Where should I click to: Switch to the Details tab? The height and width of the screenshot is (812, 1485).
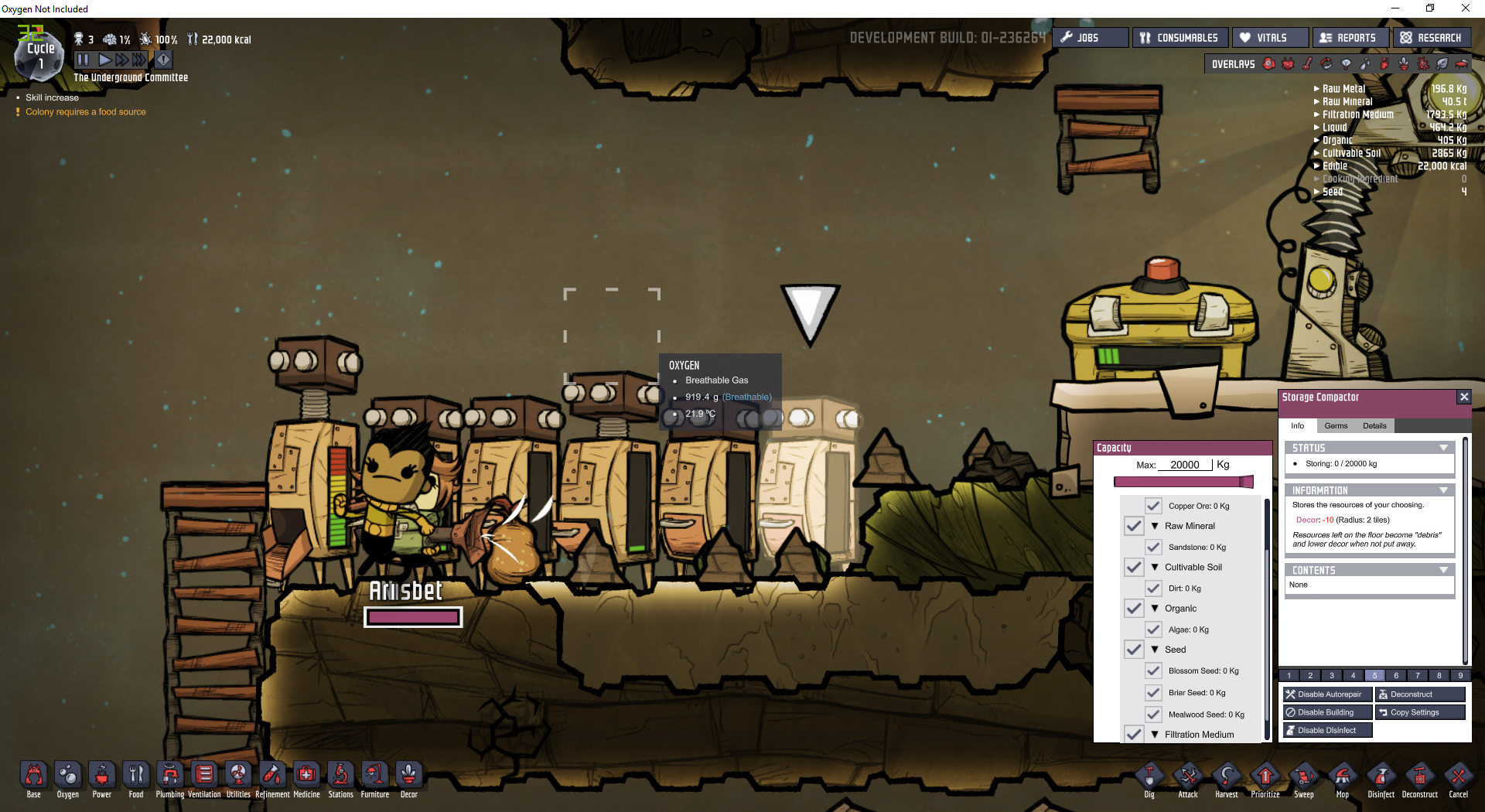(x=1374, y=426)
